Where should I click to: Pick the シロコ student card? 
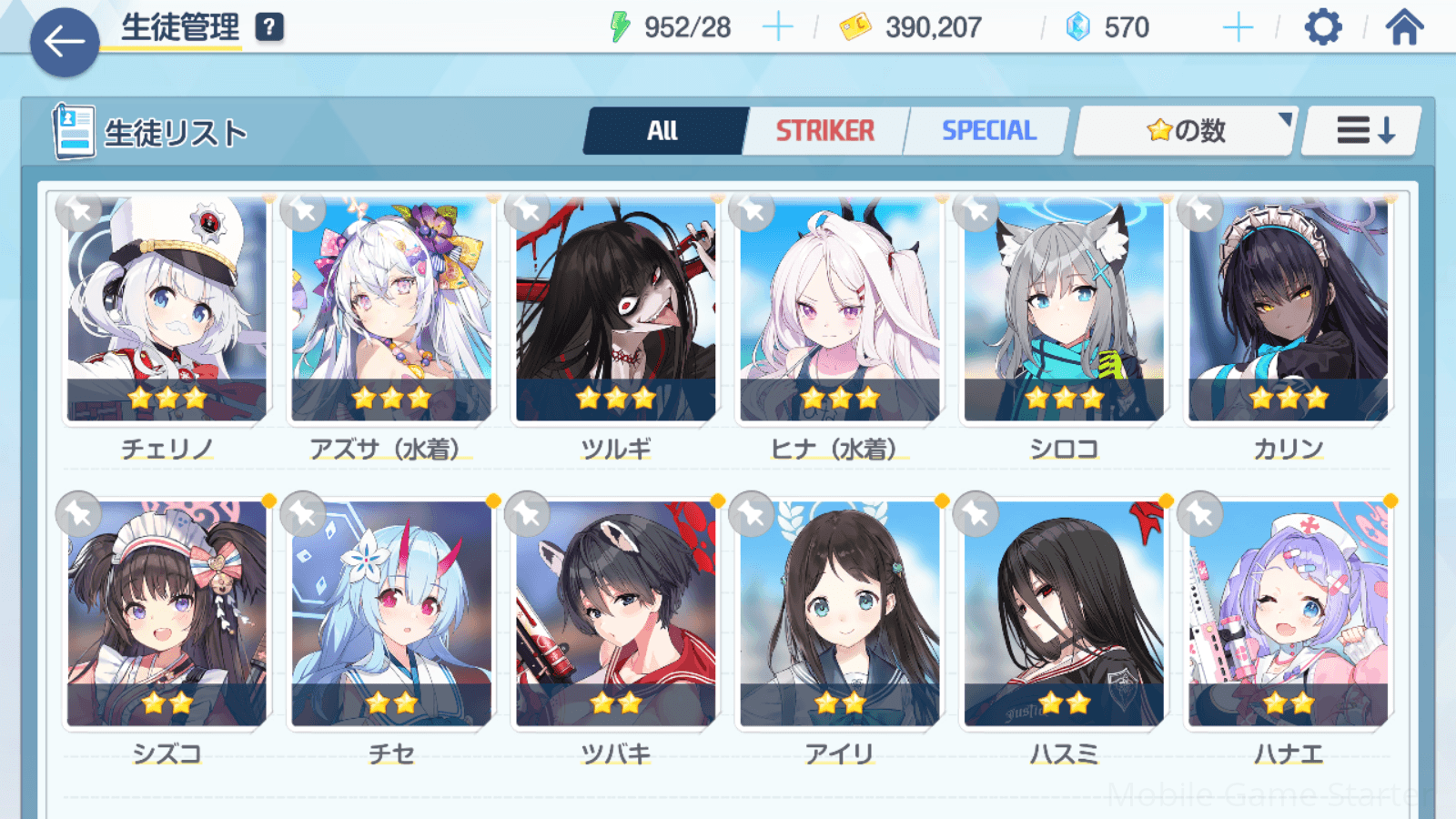pyautogui.click(x=1064, y=309)
